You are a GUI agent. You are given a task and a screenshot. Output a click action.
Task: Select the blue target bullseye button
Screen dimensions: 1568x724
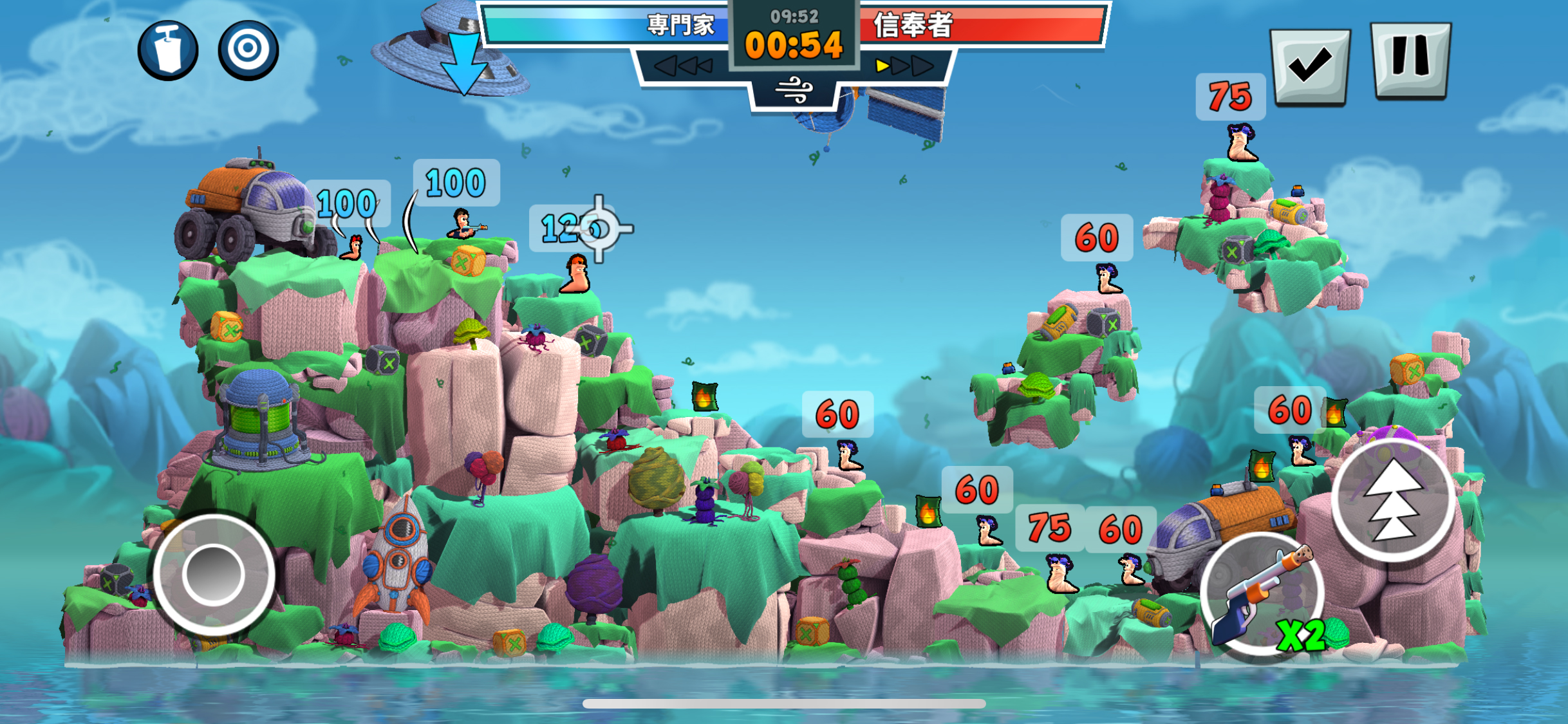click(248, 50)
